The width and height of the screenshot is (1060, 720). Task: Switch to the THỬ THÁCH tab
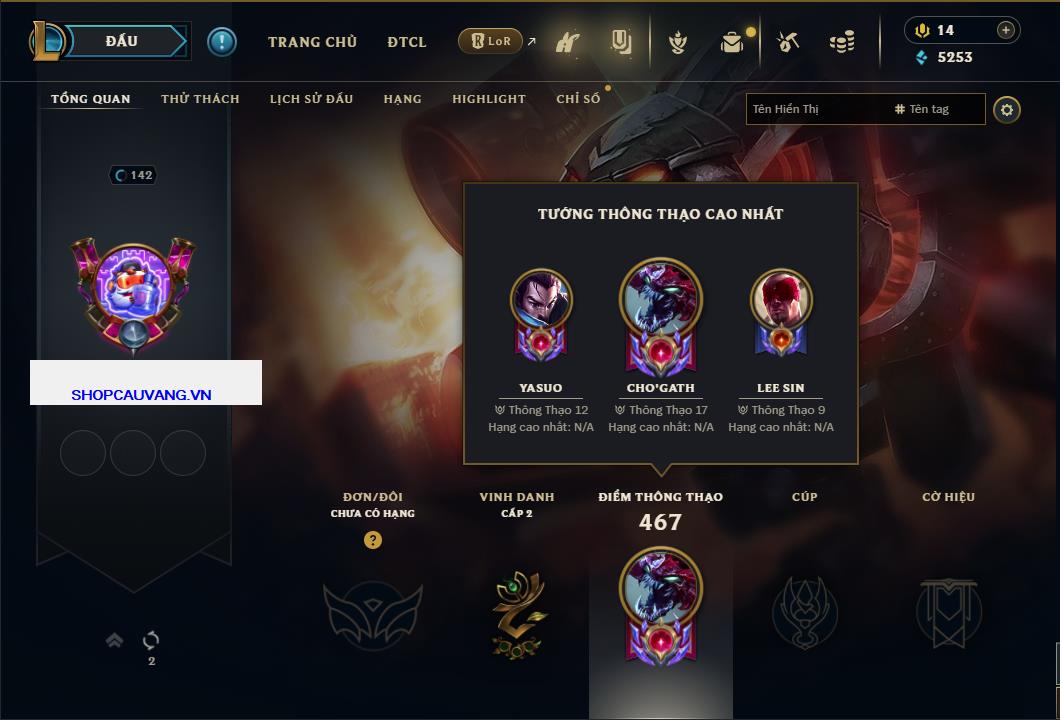point(200,99)
